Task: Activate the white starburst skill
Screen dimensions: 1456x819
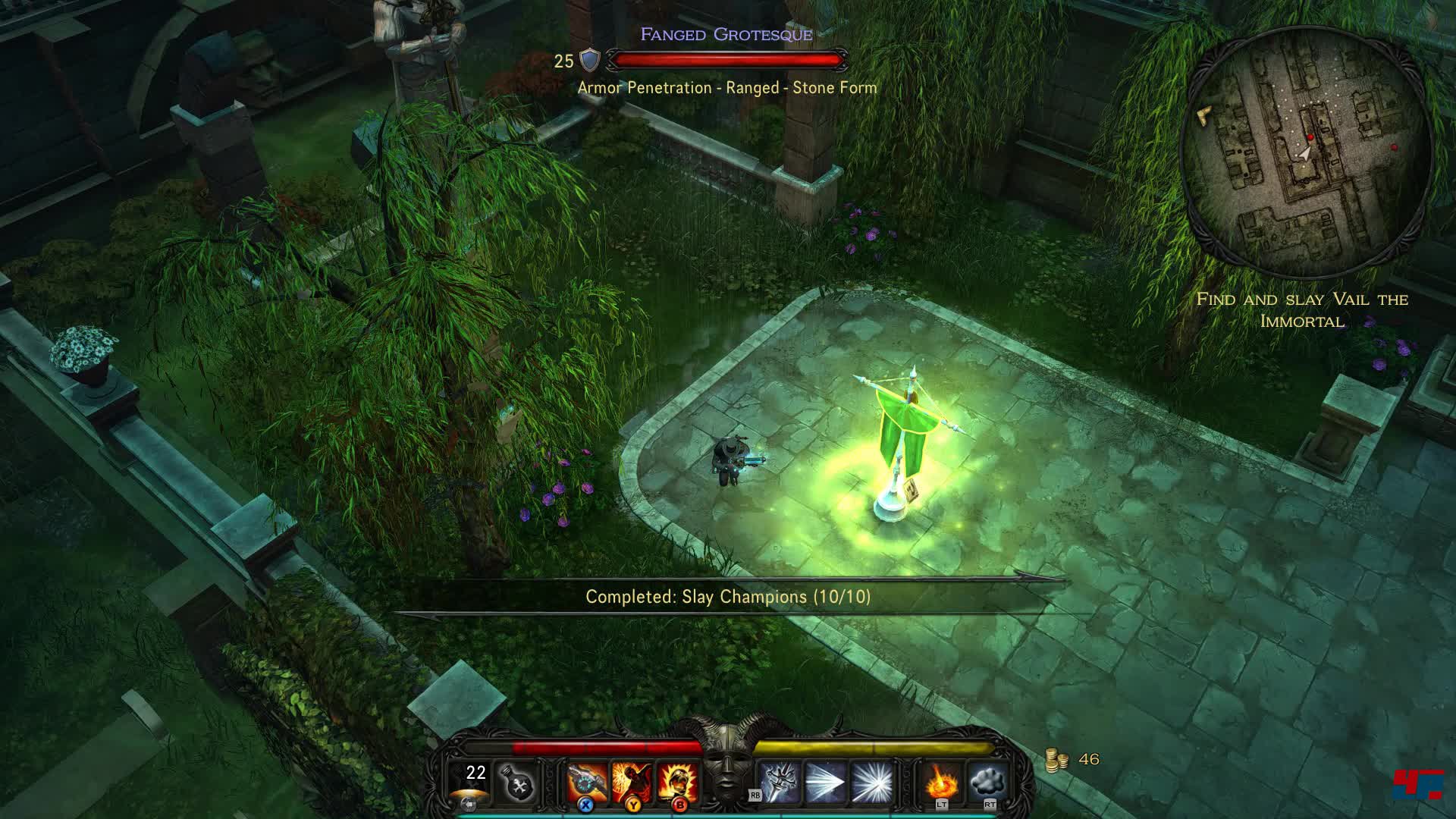Action: point(871,783)
